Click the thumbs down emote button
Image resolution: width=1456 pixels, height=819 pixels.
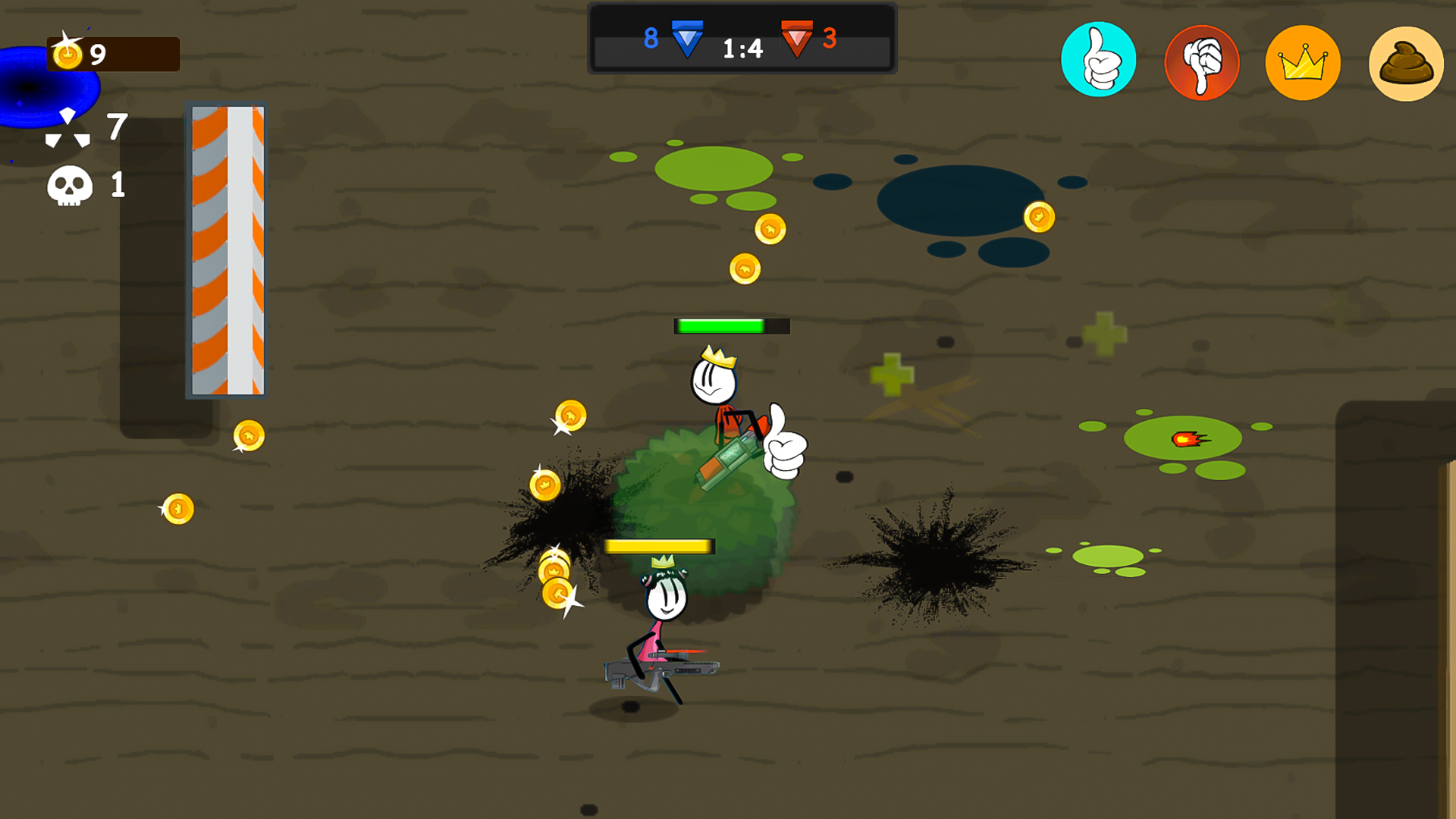(1200, 61)
